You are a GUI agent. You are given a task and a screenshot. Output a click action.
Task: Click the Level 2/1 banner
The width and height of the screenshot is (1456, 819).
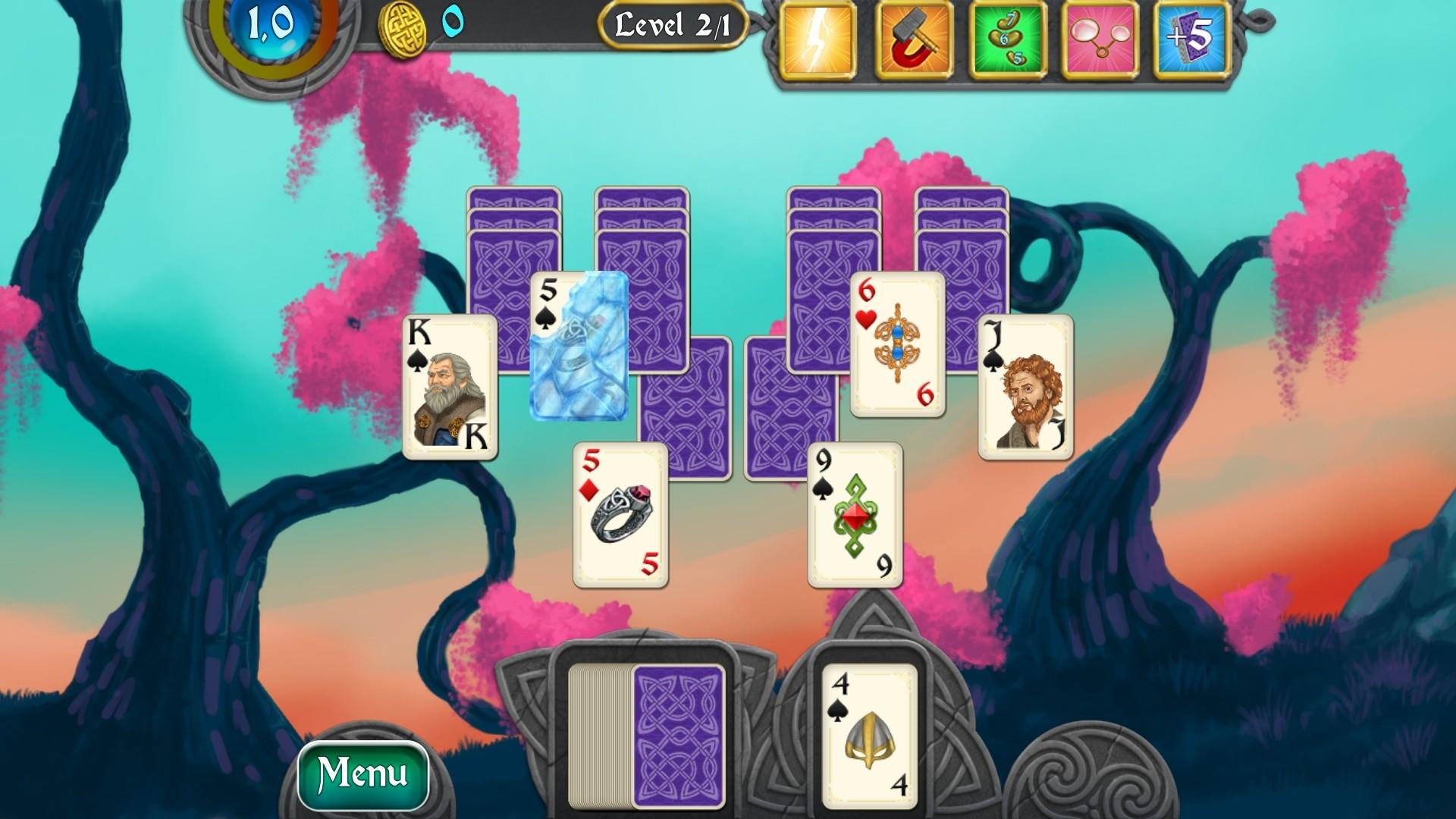pyautogui.click(x=670, y=26)
